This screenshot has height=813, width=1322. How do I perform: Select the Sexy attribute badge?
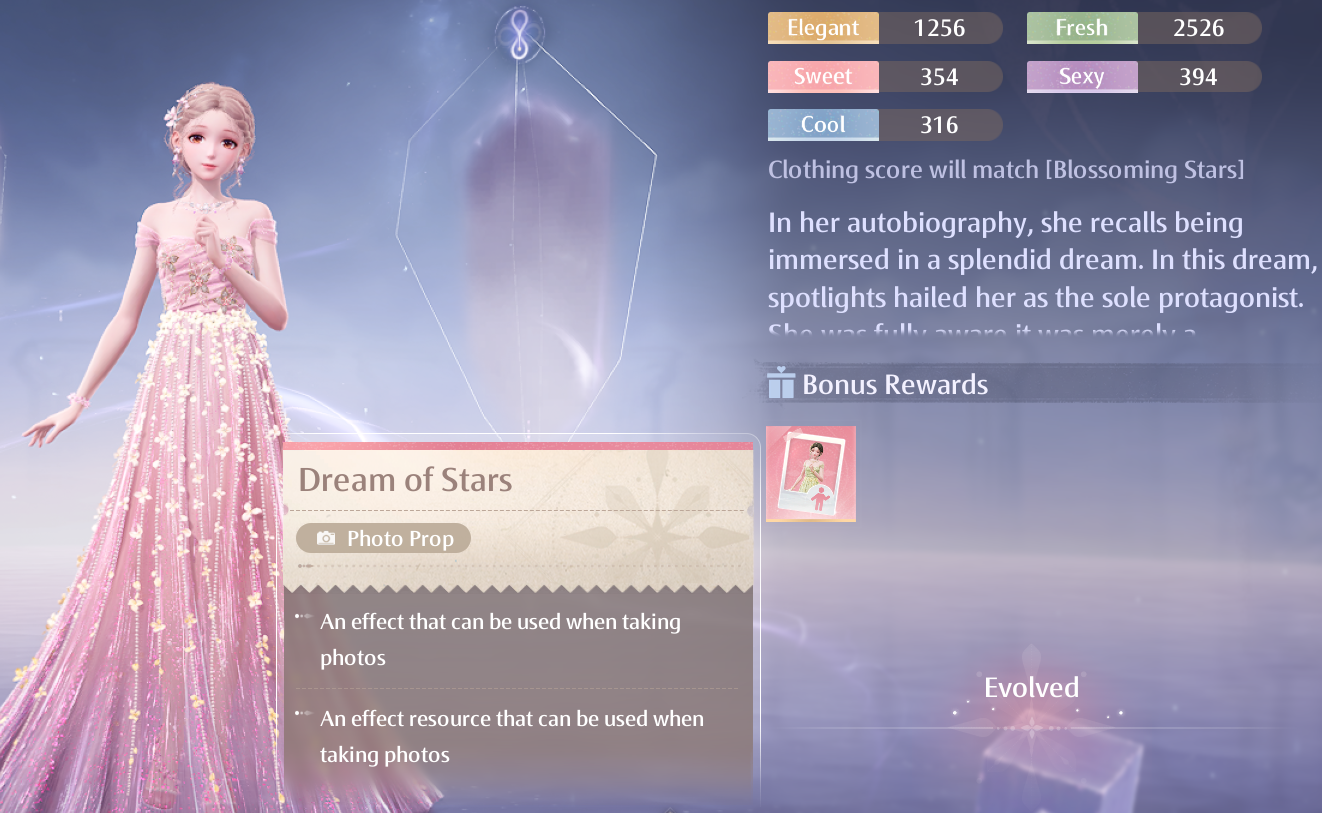[1081, 76]
